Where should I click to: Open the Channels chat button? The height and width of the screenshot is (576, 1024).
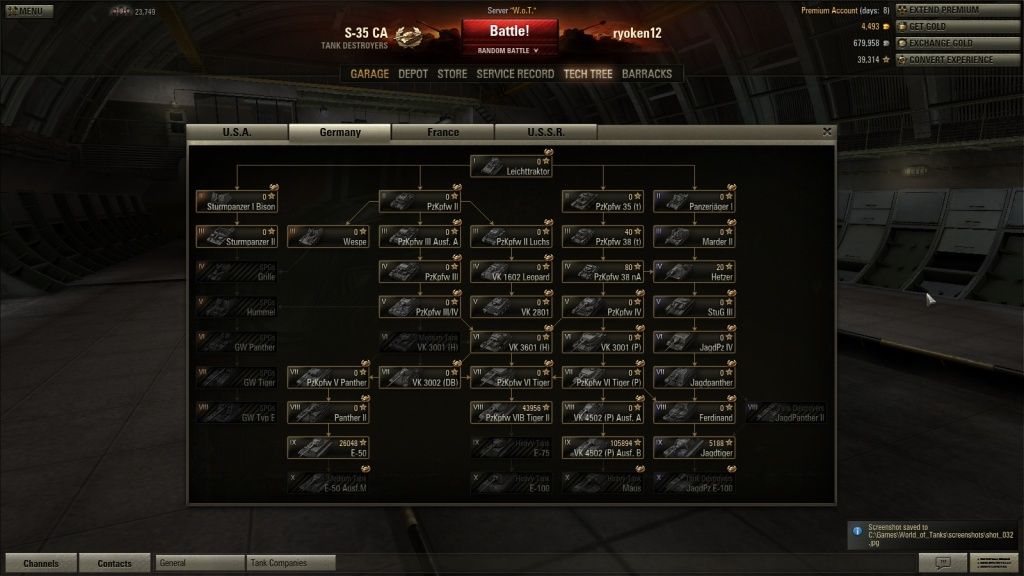click(x=41, y=563)
